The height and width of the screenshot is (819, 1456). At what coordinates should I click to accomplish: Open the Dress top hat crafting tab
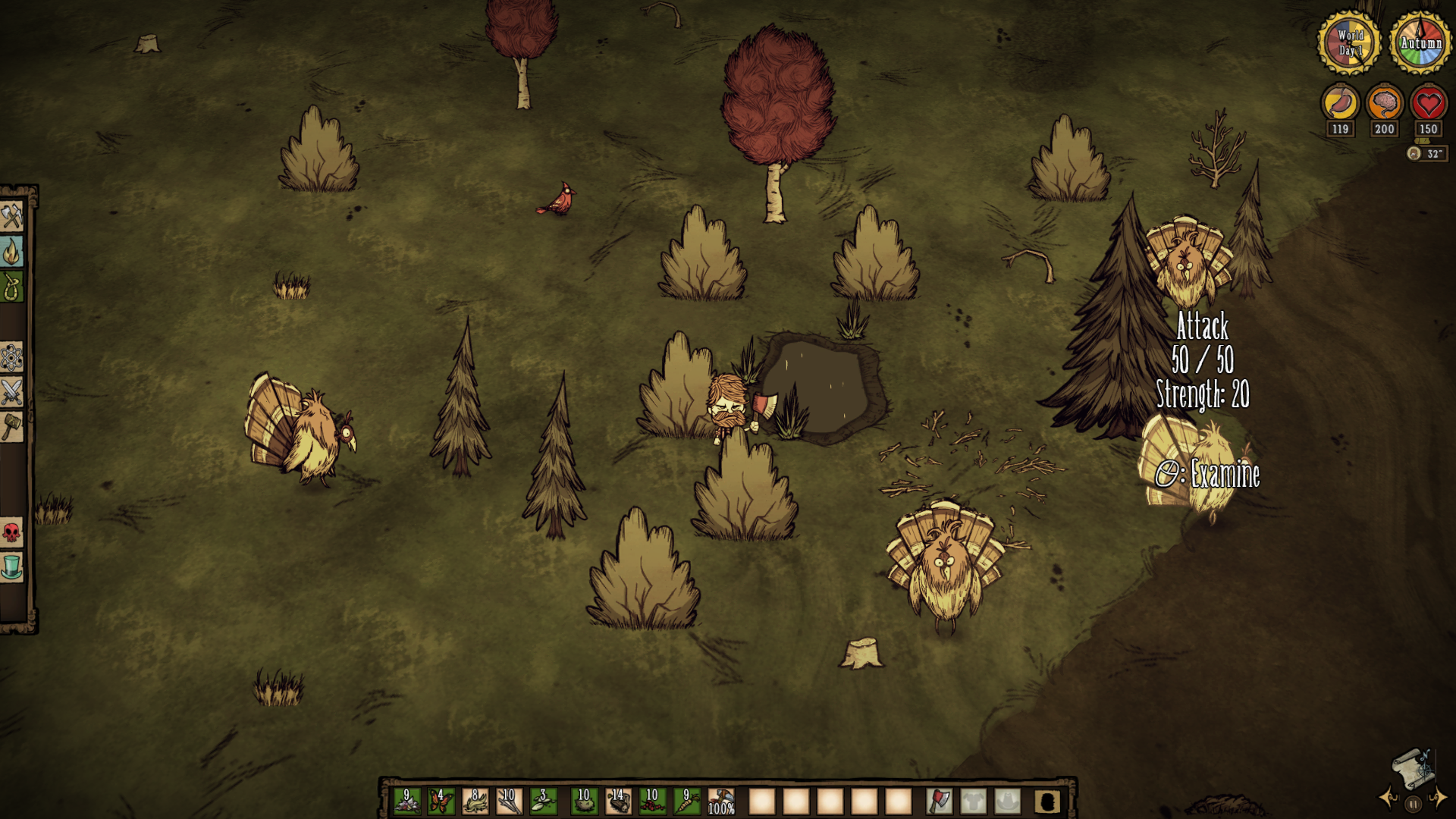tap(11, 567)
